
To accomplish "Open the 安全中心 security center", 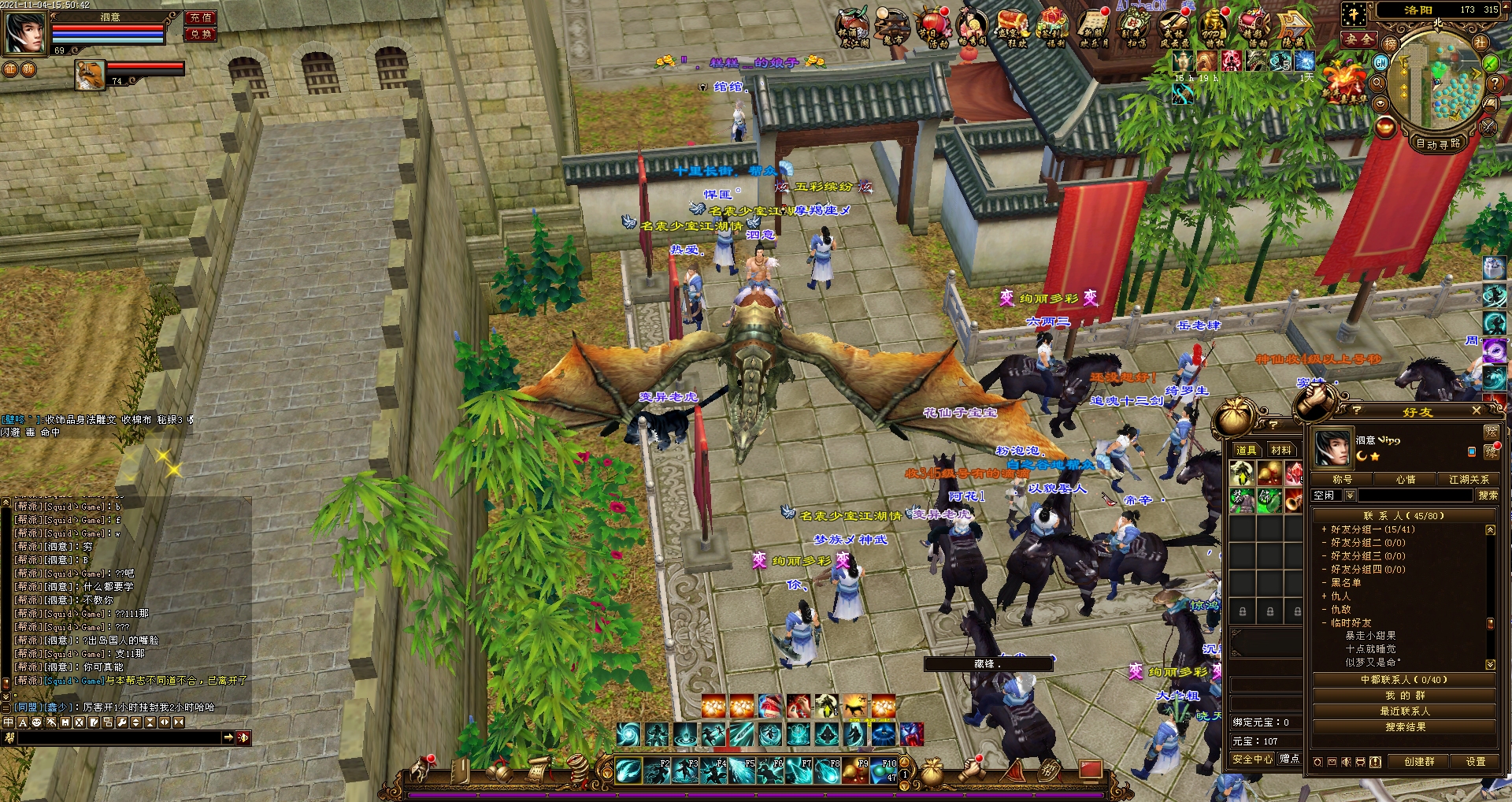I will pyautogui.click(x=1252, y=759).
